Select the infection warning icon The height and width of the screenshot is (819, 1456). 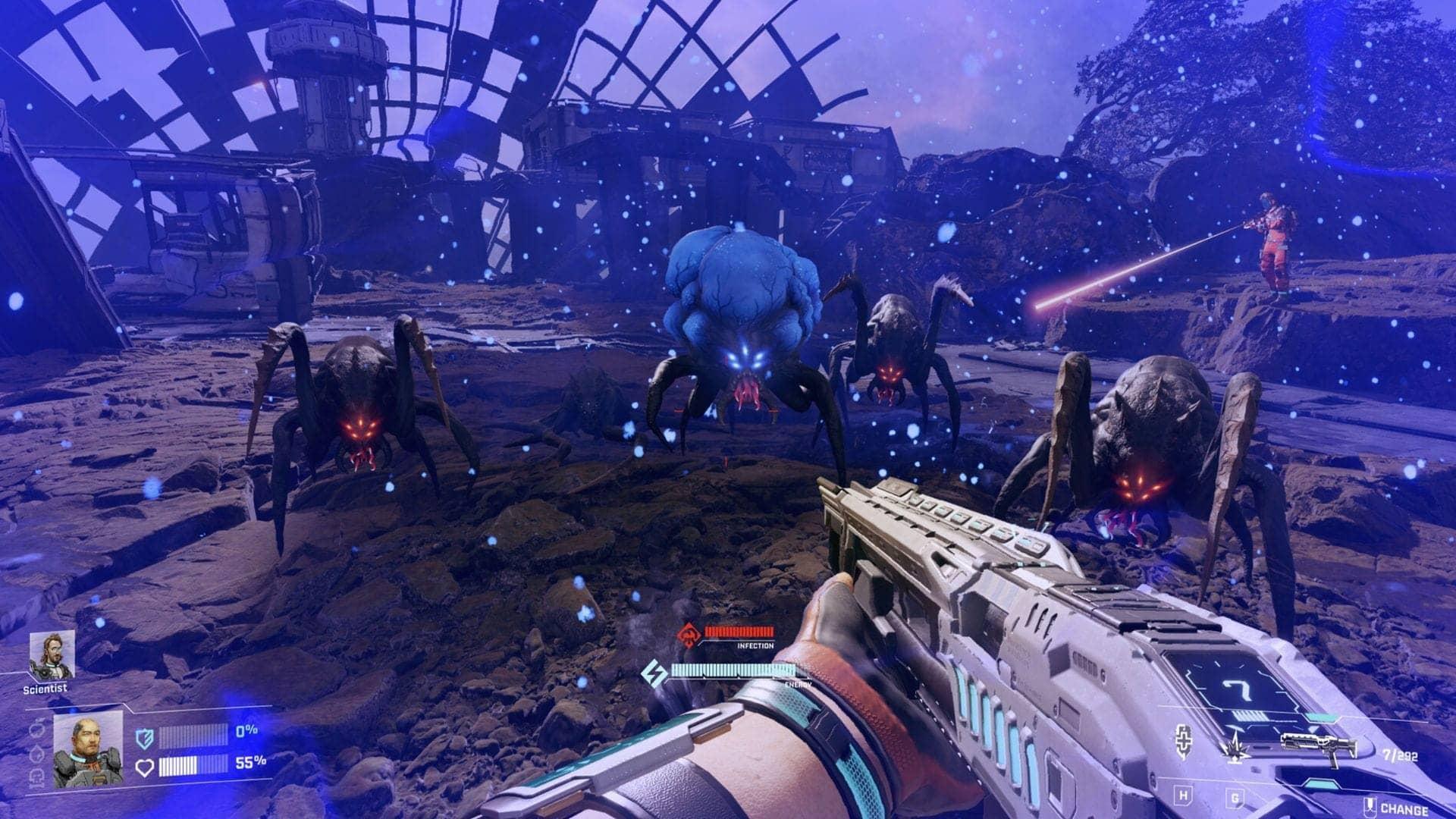click(x=690, y=635)
